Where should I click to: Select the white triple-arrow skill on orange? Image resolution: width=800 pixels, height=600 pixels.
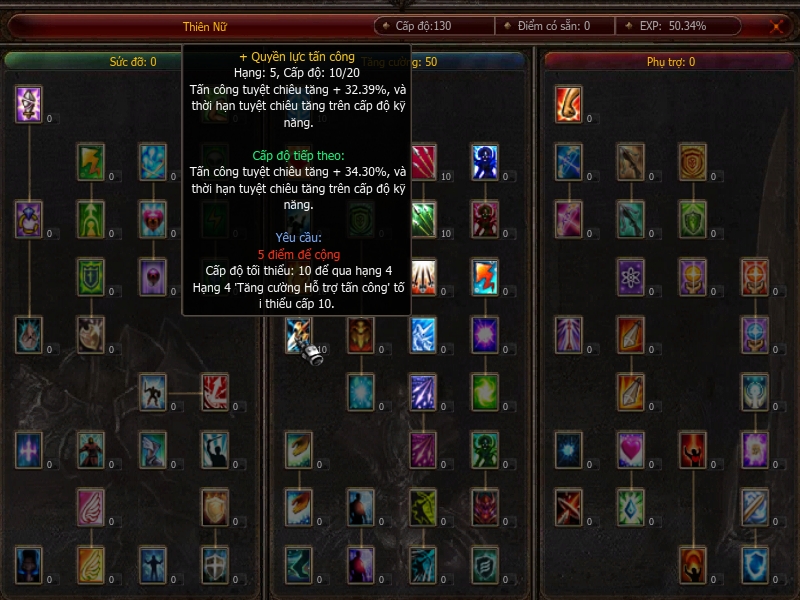423,276
